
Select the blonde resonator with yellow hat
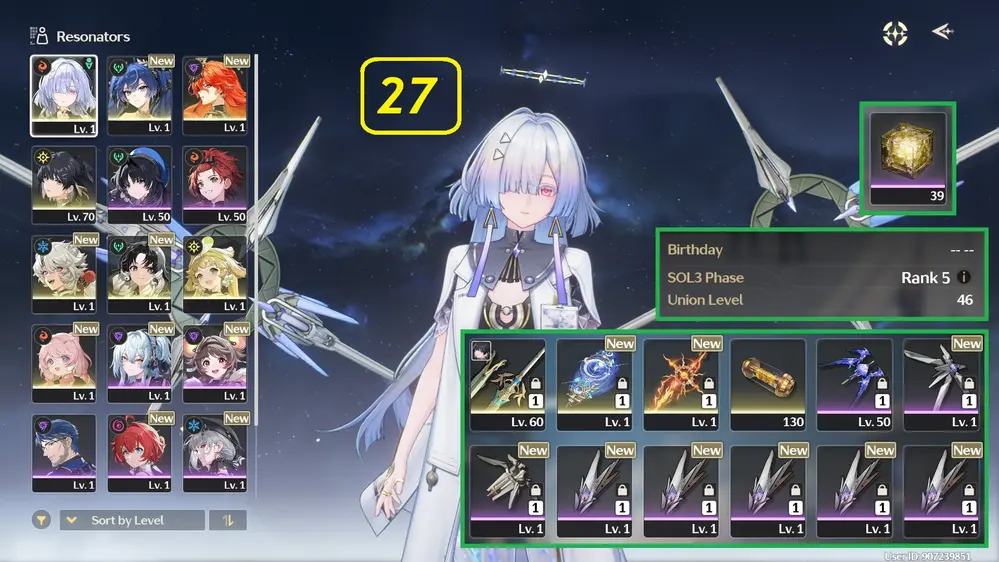point(215,274)
